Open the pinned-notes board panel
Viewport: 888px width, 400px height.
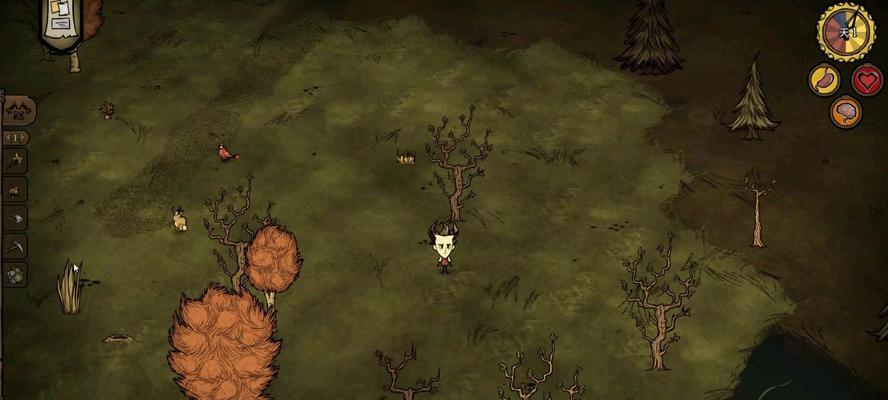tap(62, 22)
